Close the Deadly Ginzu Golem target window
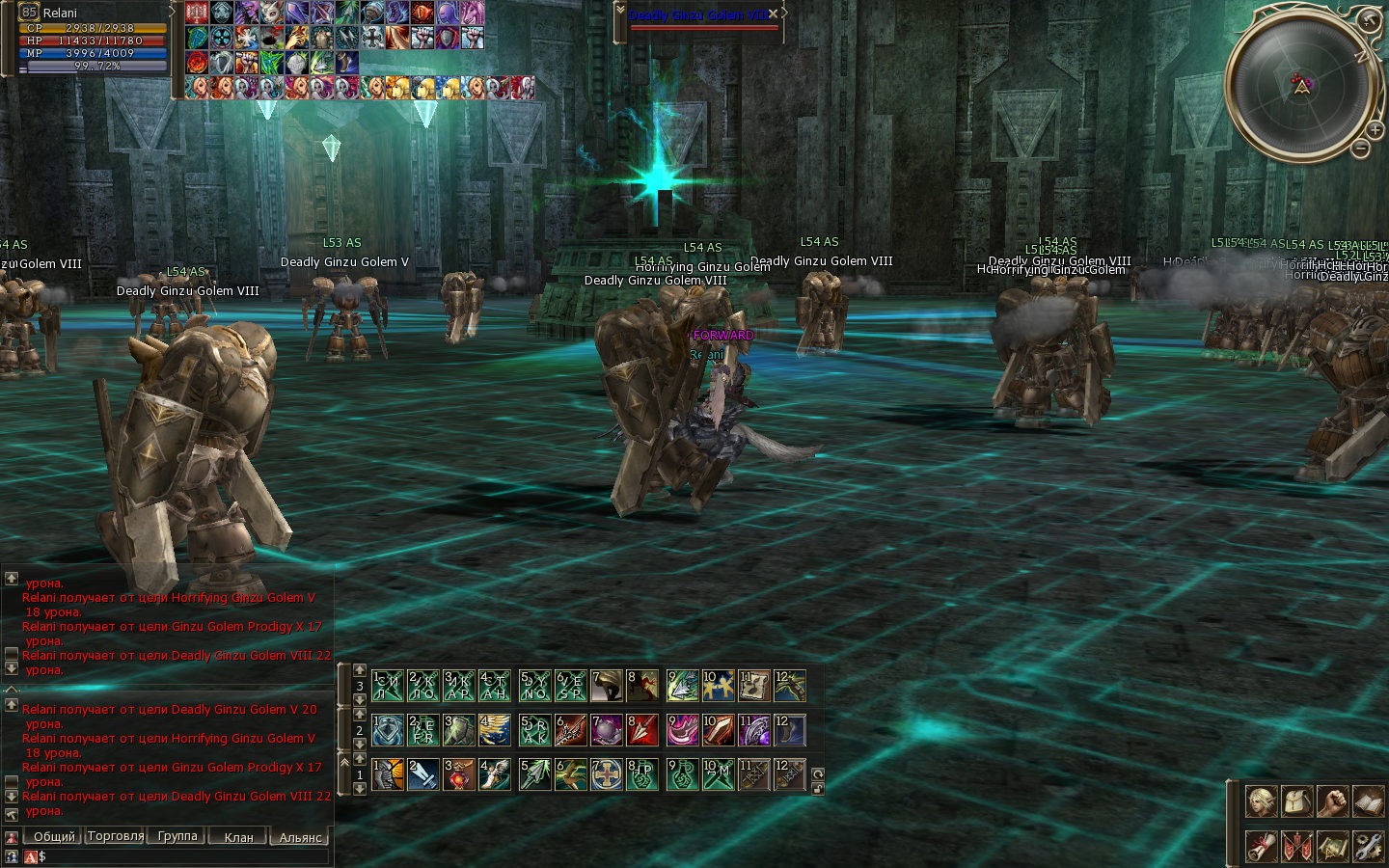Viewport: 1389px width, 868px height. [774, 14]
